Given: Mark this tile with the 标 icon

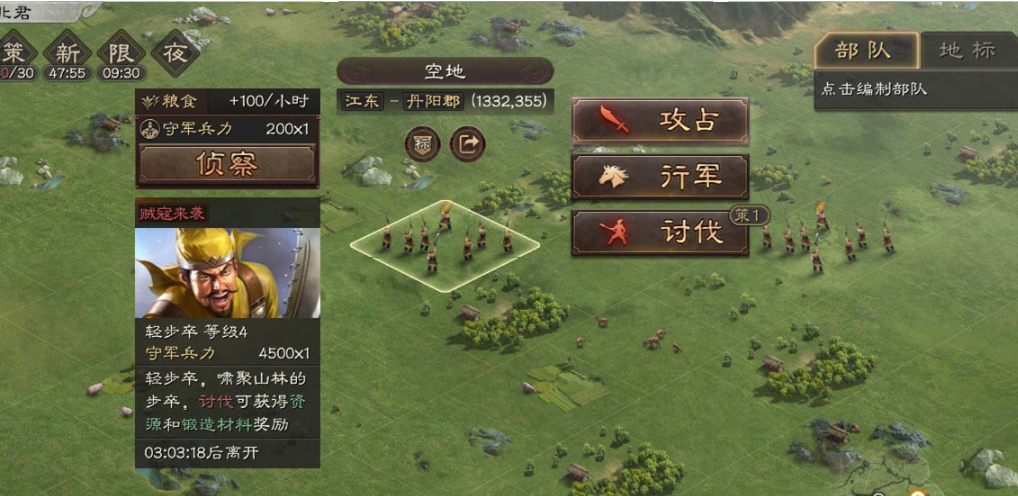Looking at the screenshot, I should tap(422, 144).
